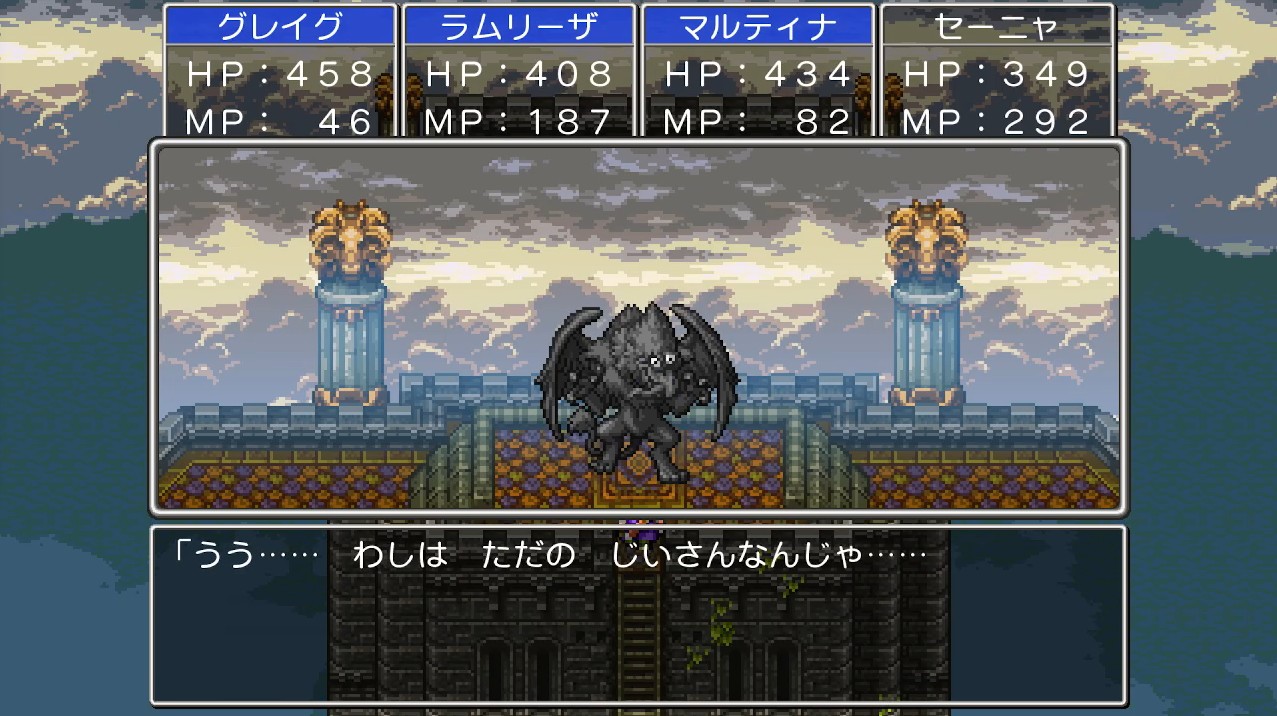Choose マルティナ's party status panel
Image resolution: width=1277 pixels, height=716 pixels.
coord(757,72)
